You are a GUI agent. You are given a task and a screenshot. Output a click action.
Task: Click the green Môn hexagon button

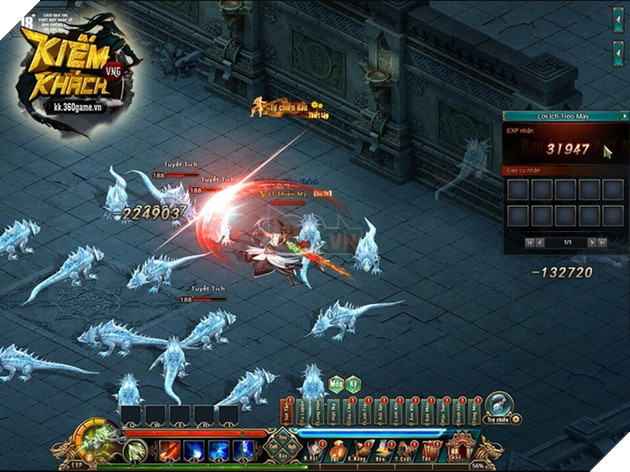pos(337,385)
